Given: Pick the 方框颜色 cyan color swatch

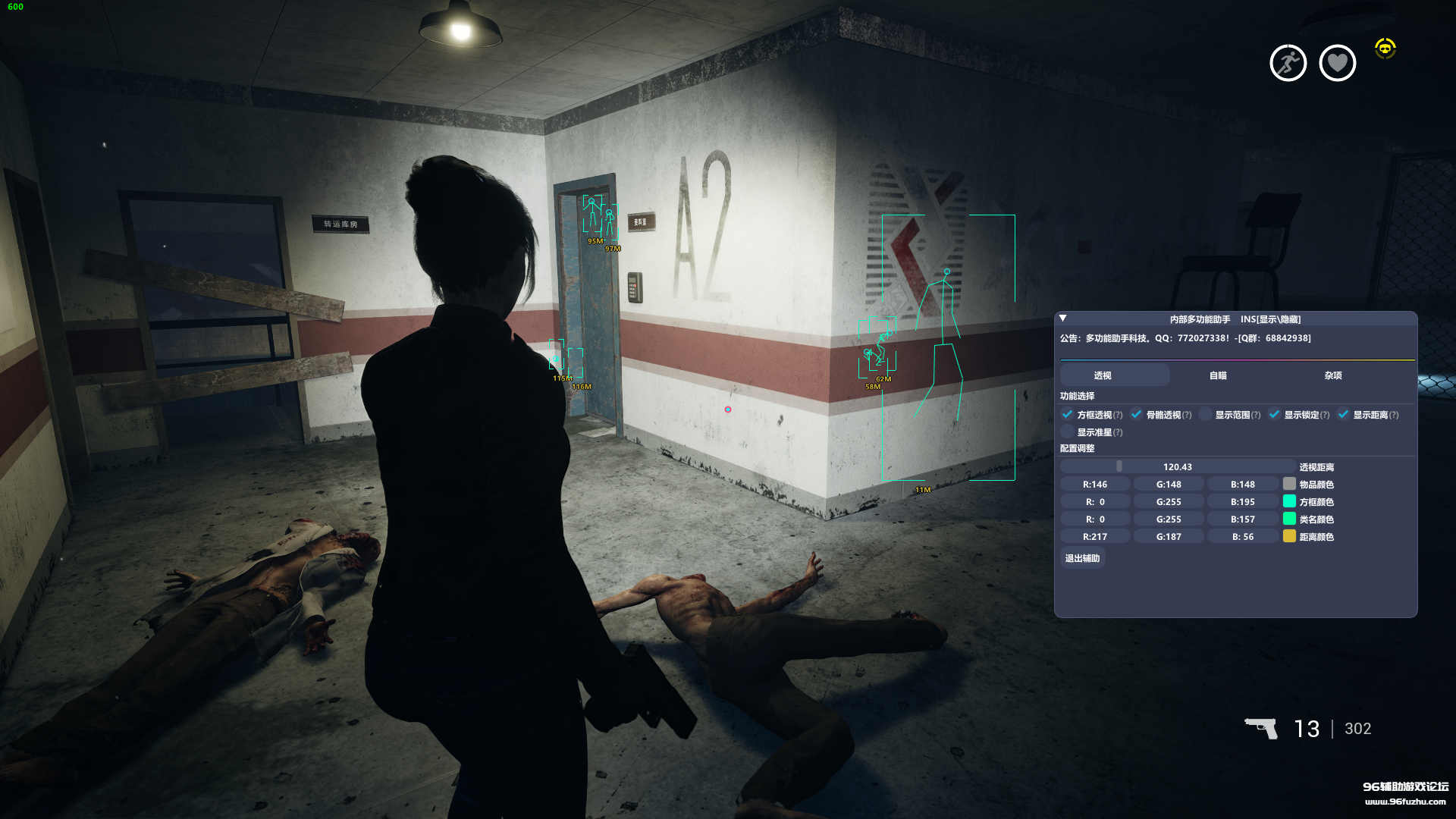Looking at the screenshot, I should click(x=1289, y=502).
